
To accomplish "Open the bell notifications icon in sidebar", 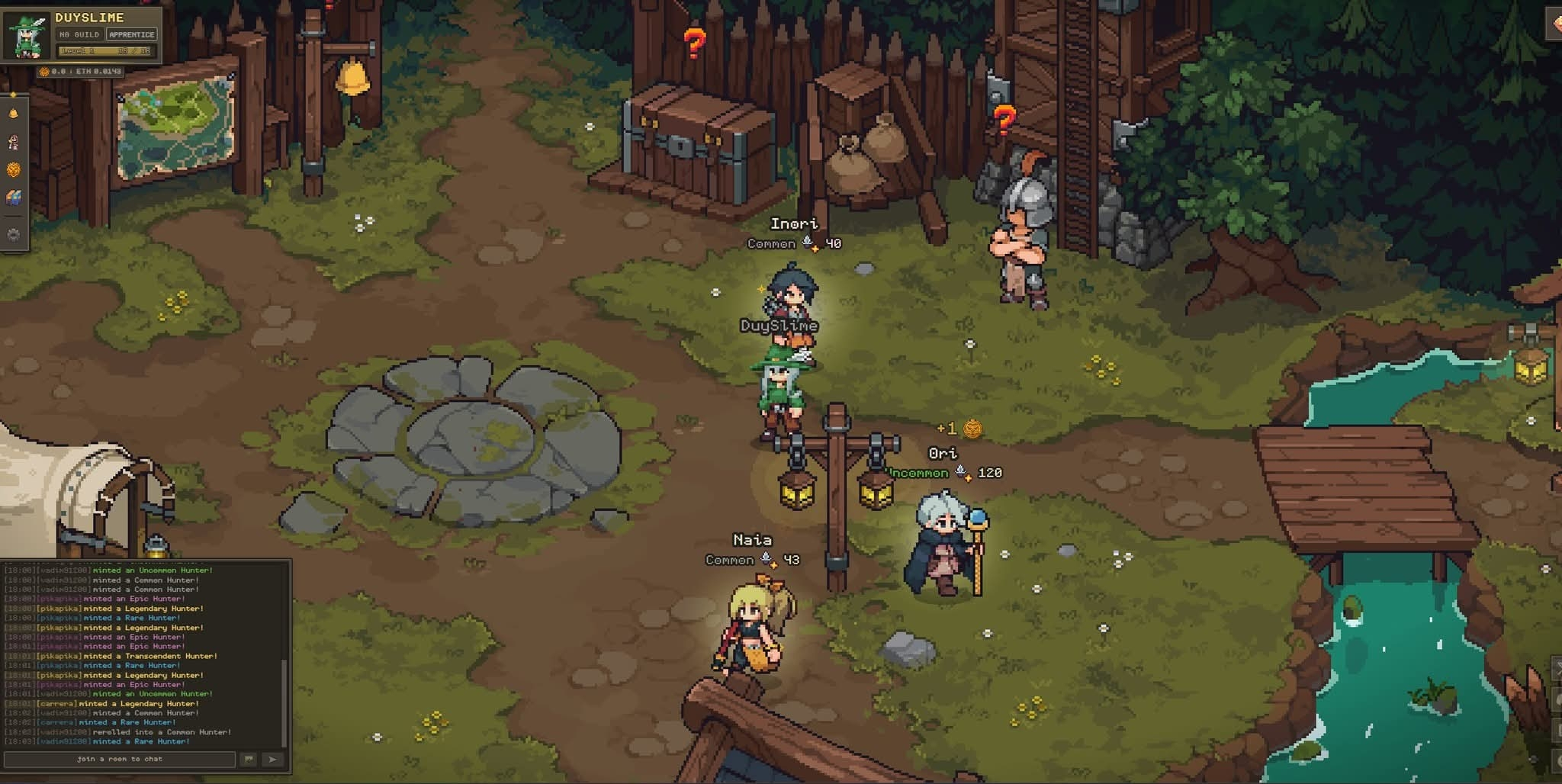I will pos(13,114).
